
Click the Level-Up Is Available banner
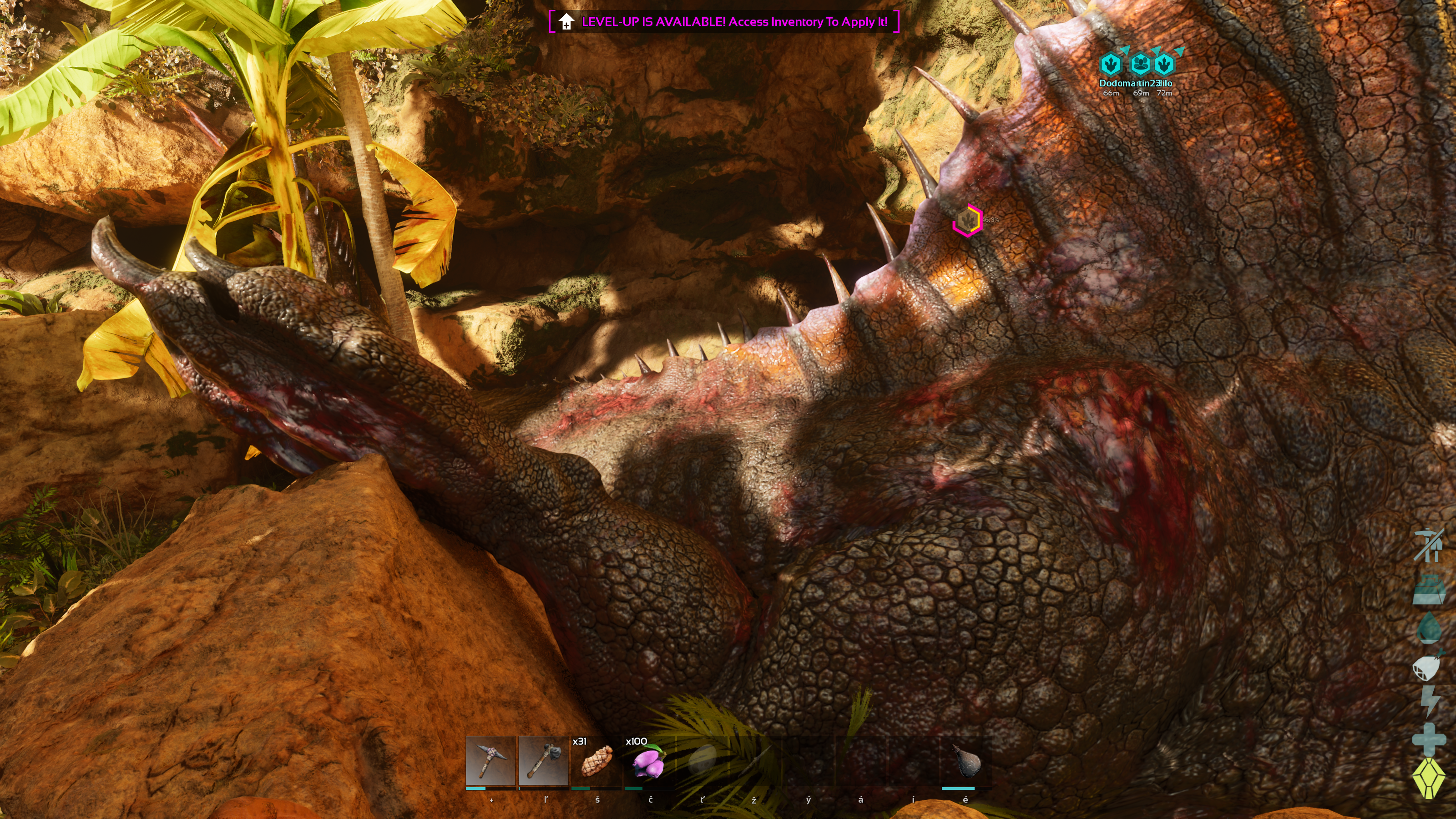pyautogui.click(x=724, y=22)
